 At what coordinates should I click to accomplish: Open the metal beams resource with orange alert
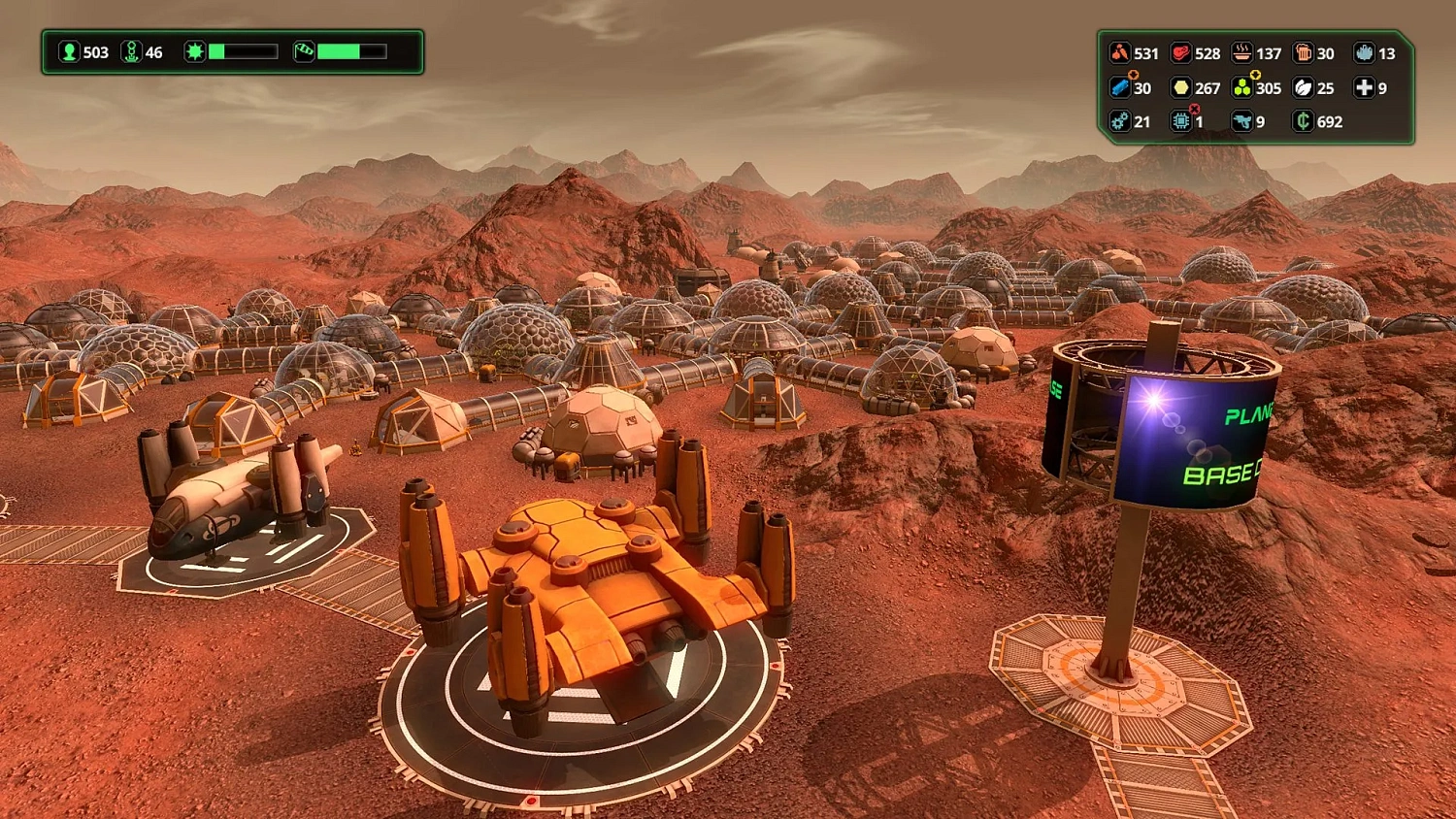click(x=1118, y=87)
